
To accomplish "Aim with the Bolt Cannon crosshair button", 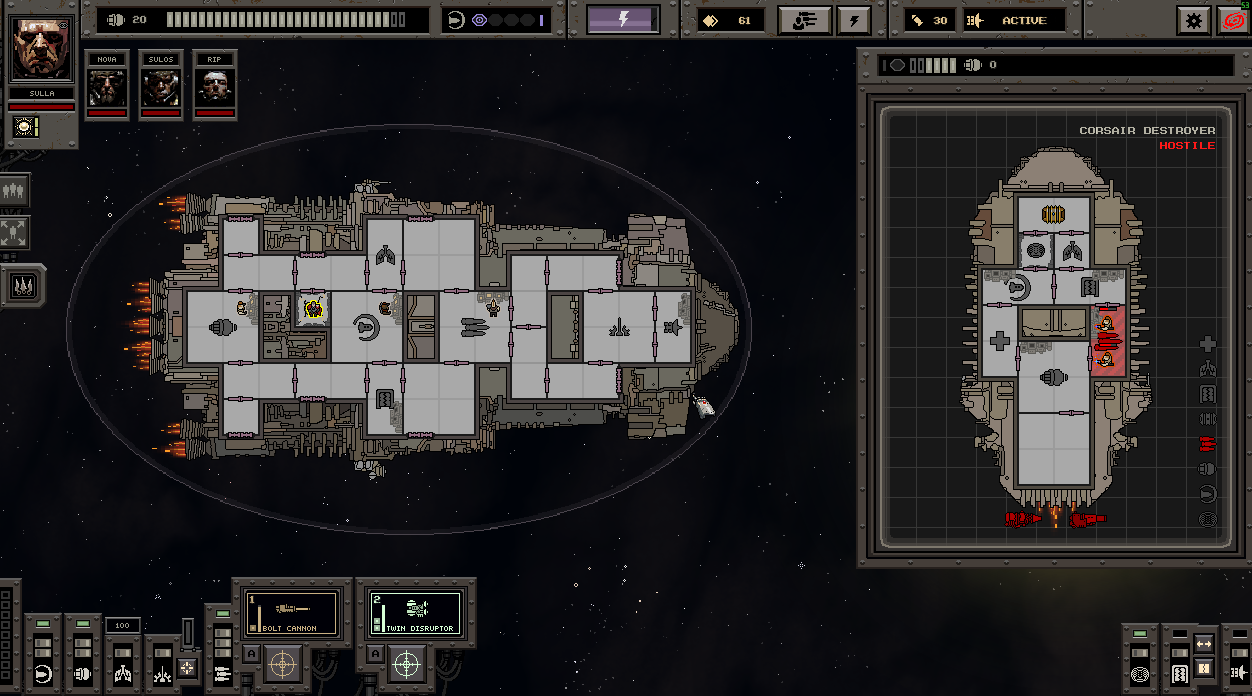I will (283, 662).
